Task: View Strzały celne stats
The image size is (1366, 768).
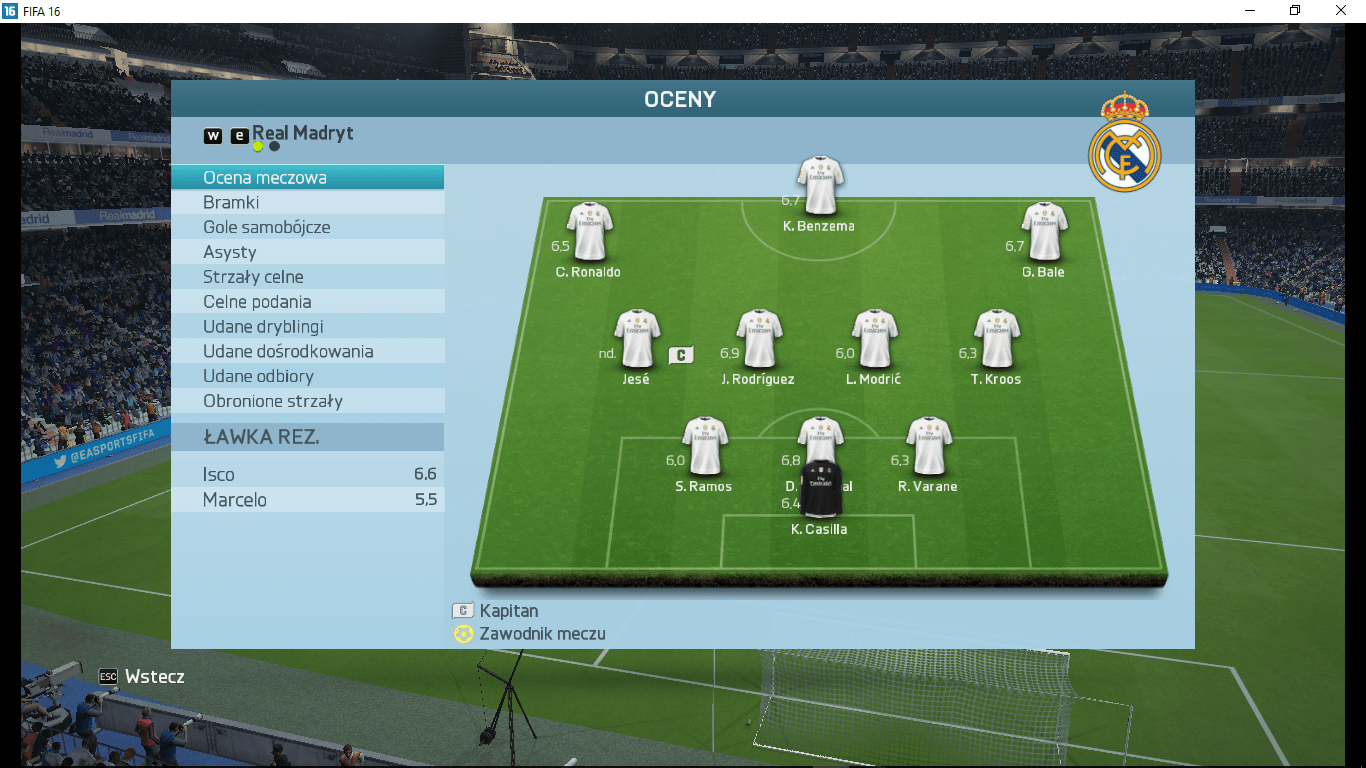Action: [x=307, y=277]
